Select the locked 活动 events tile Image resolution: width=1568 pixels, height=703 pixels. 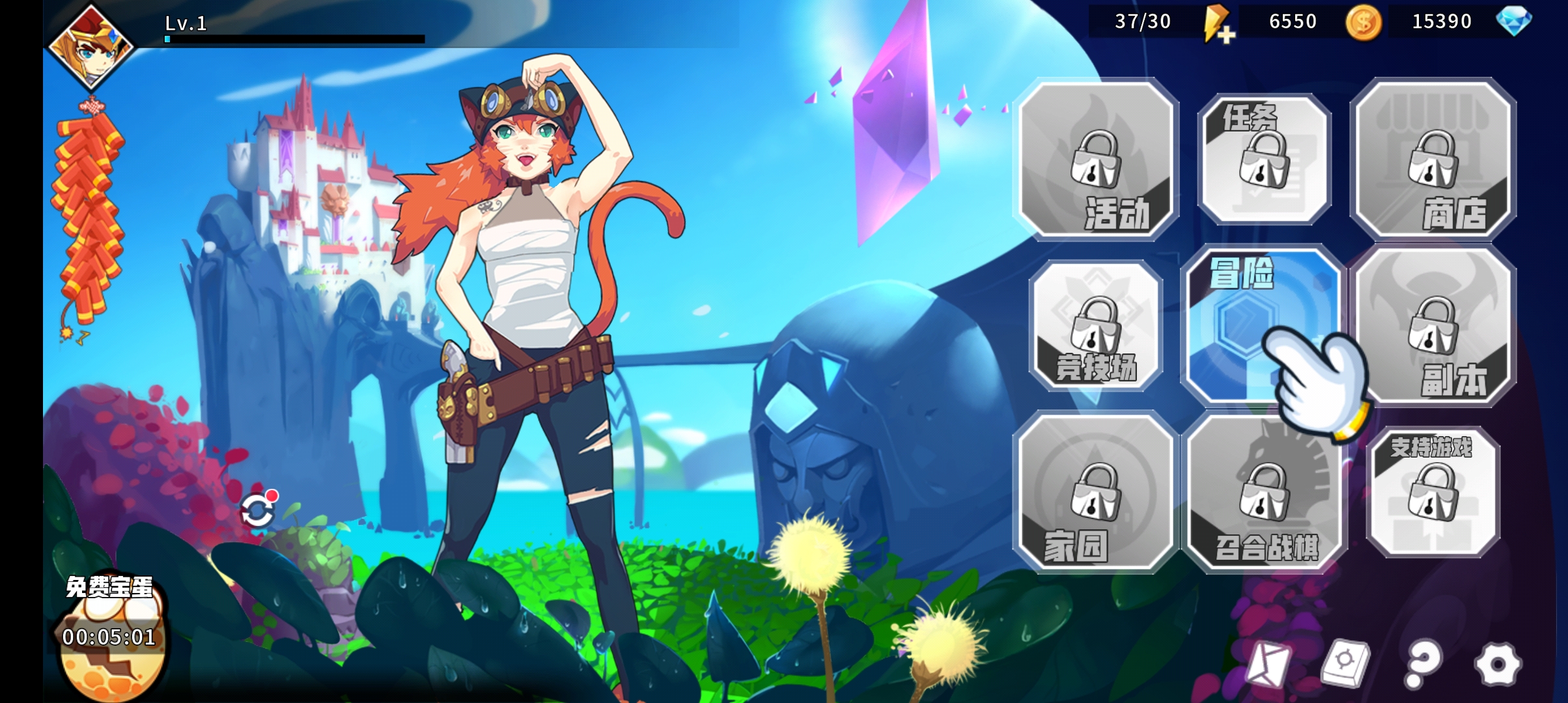coord(1097,159)
